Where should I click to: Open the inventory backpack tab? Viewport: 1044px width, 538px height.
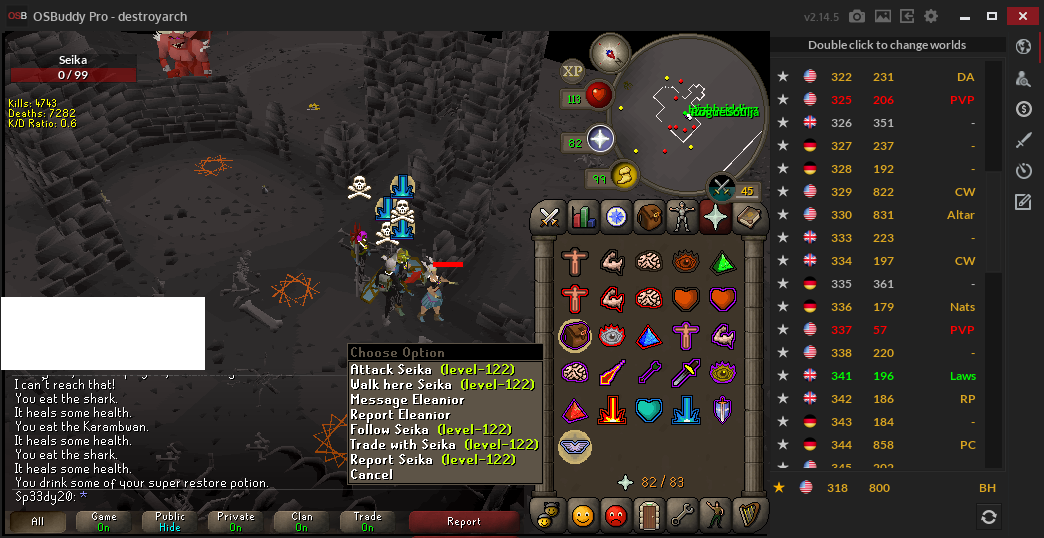pyautogui.click(x=651, y=216)
